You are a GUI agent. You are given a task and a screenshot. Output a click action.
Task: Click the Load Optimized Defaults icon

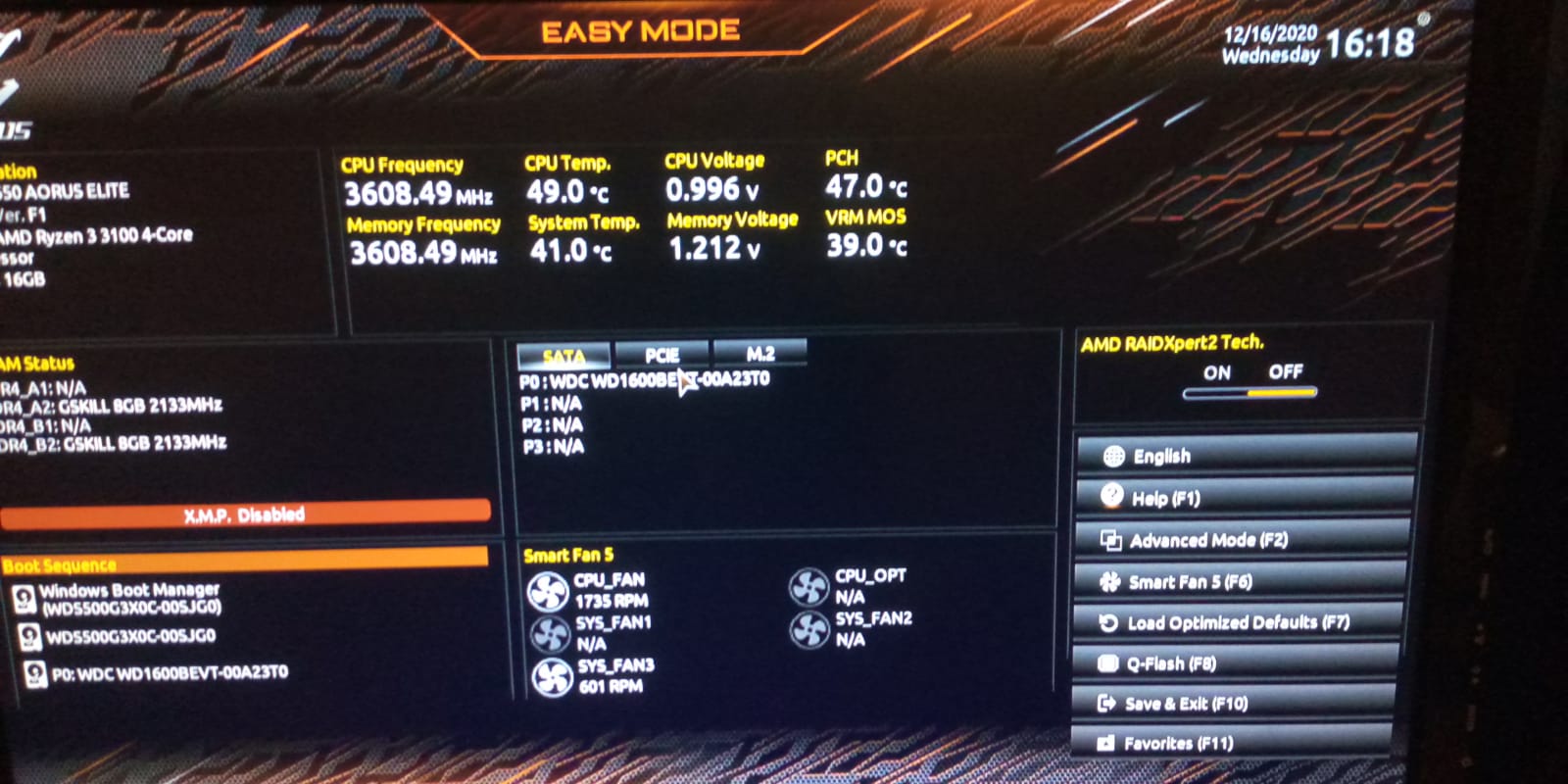(x=1108, y=622)
